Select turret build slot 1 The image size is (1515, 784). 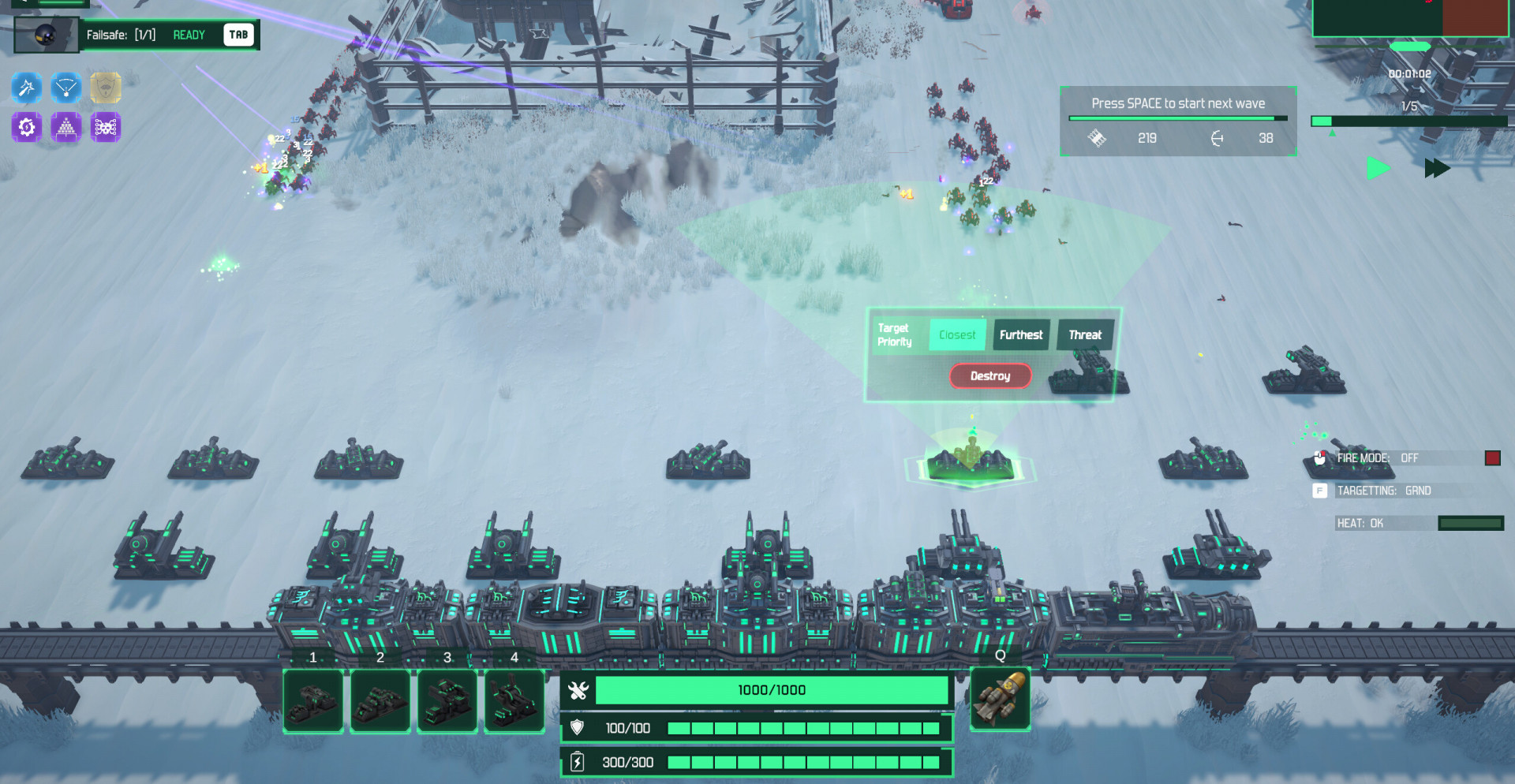coord(313,701)
